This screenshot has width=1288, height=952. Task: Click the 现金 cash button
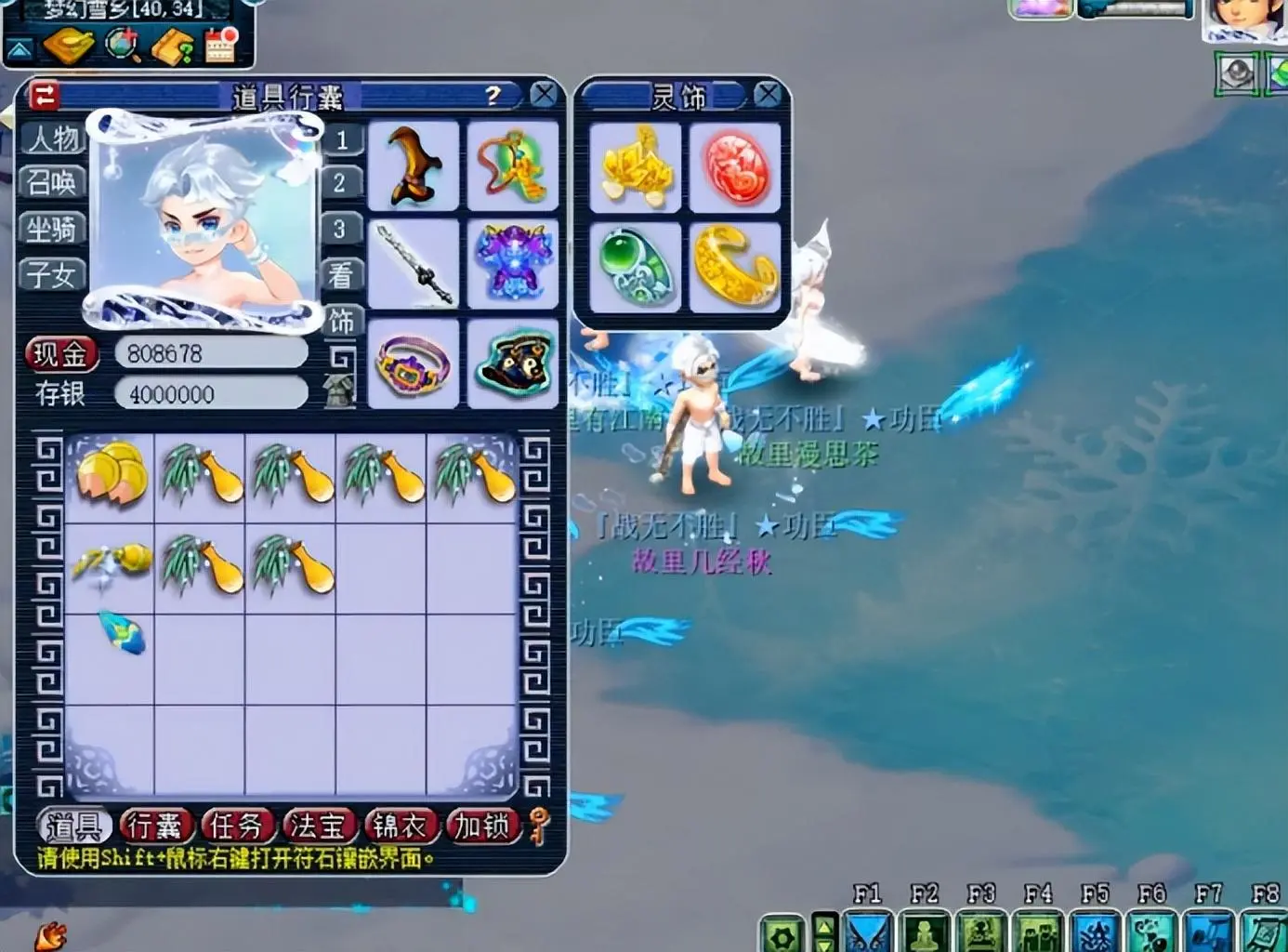point(60,353)
